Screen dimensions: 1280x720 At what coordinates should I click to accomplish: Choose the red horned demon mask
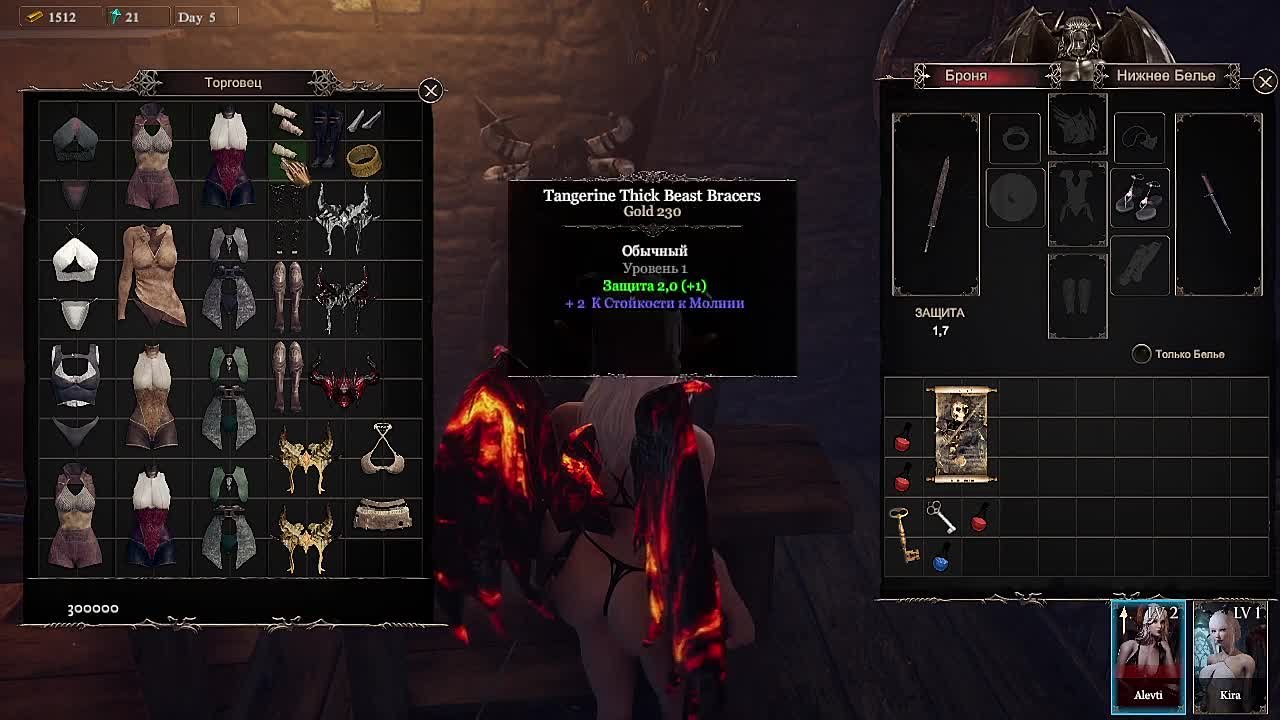[344, 382]
